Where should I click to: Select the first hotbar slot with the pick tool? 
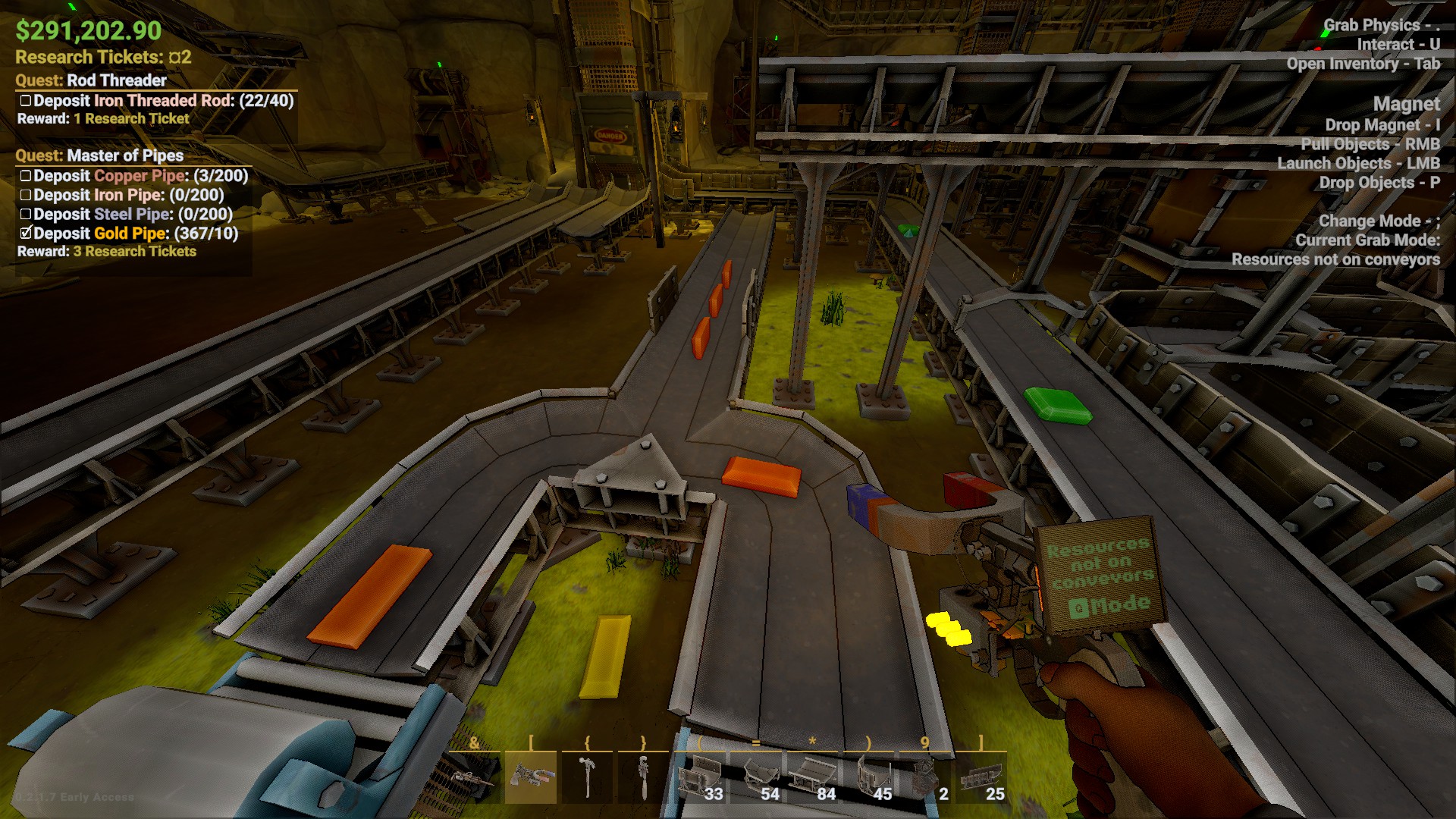[474, 777]
